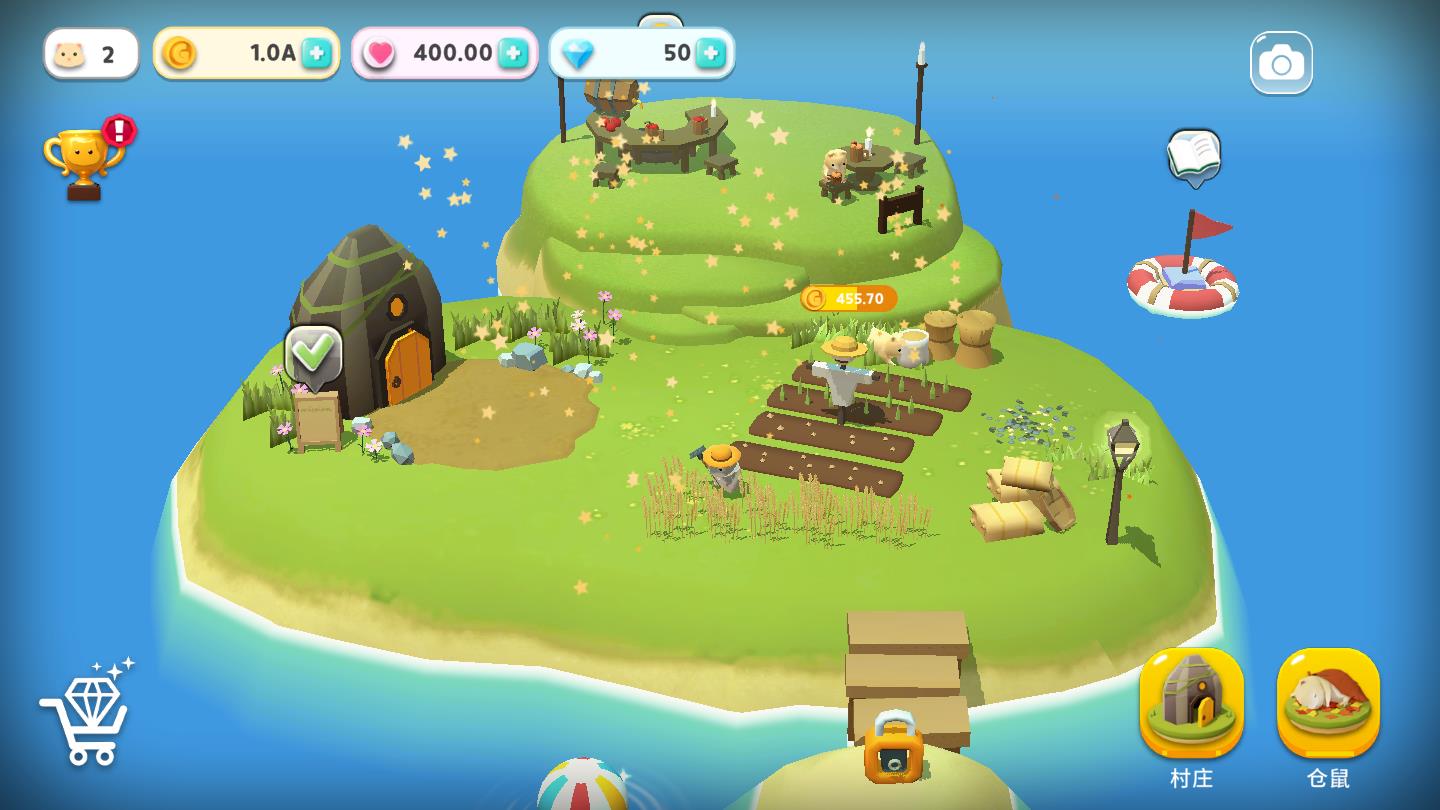
Task: Open the 村庄 village menu
Action: click(1191, 704)
